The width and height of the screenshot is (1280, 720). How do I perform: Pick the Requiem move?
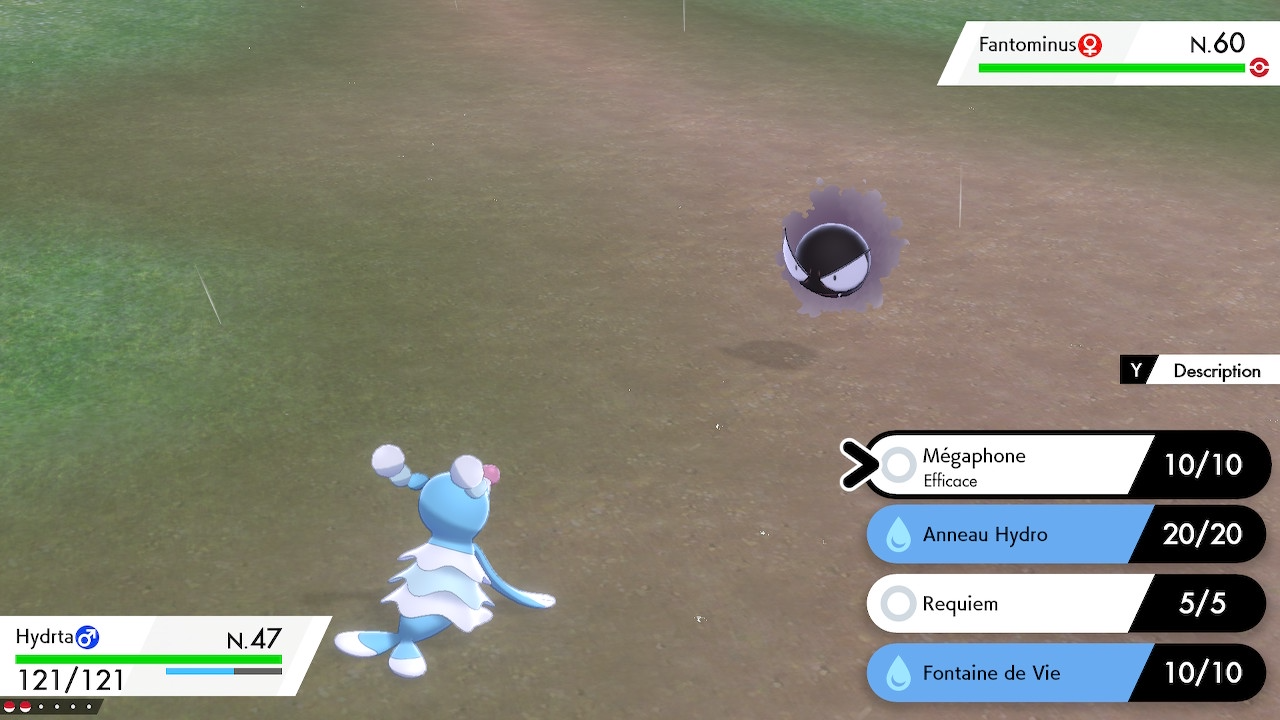pyautogui.click(x=1010, y=603)
